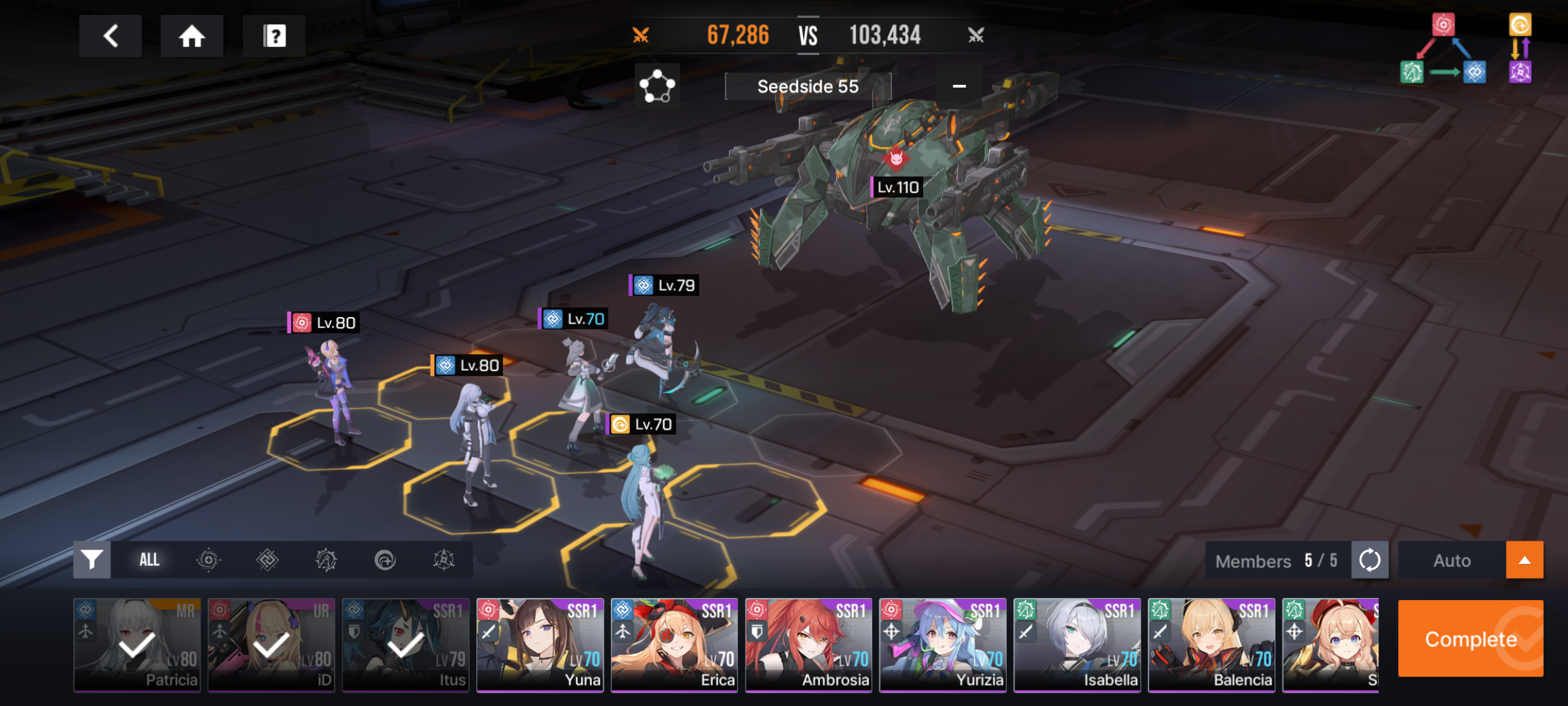Expand the orange arrow next to Auto

click(x=1524, y=560)
